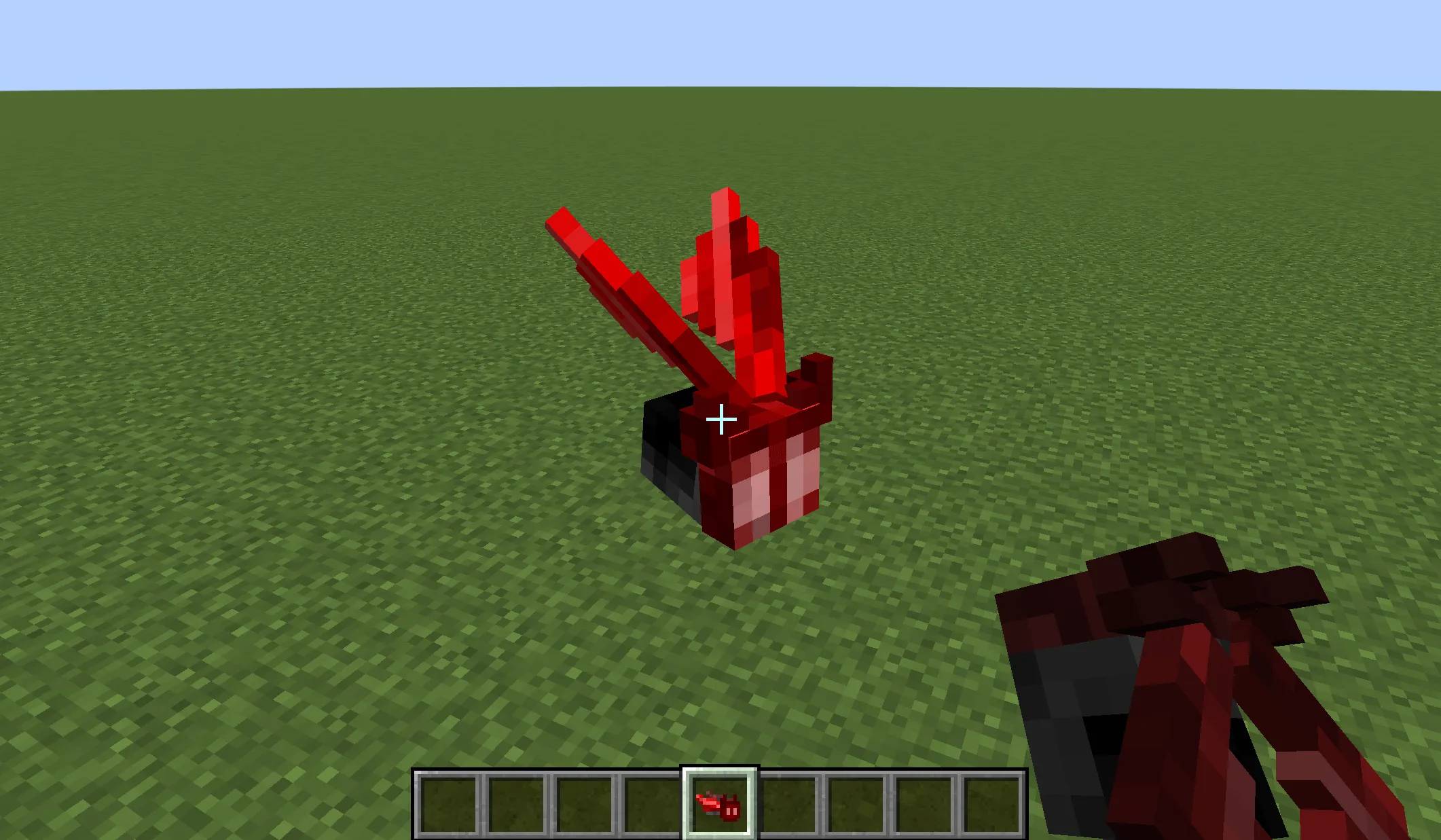Click the empty second hotbar slot

pyautogui.click(x=517, y=805)
